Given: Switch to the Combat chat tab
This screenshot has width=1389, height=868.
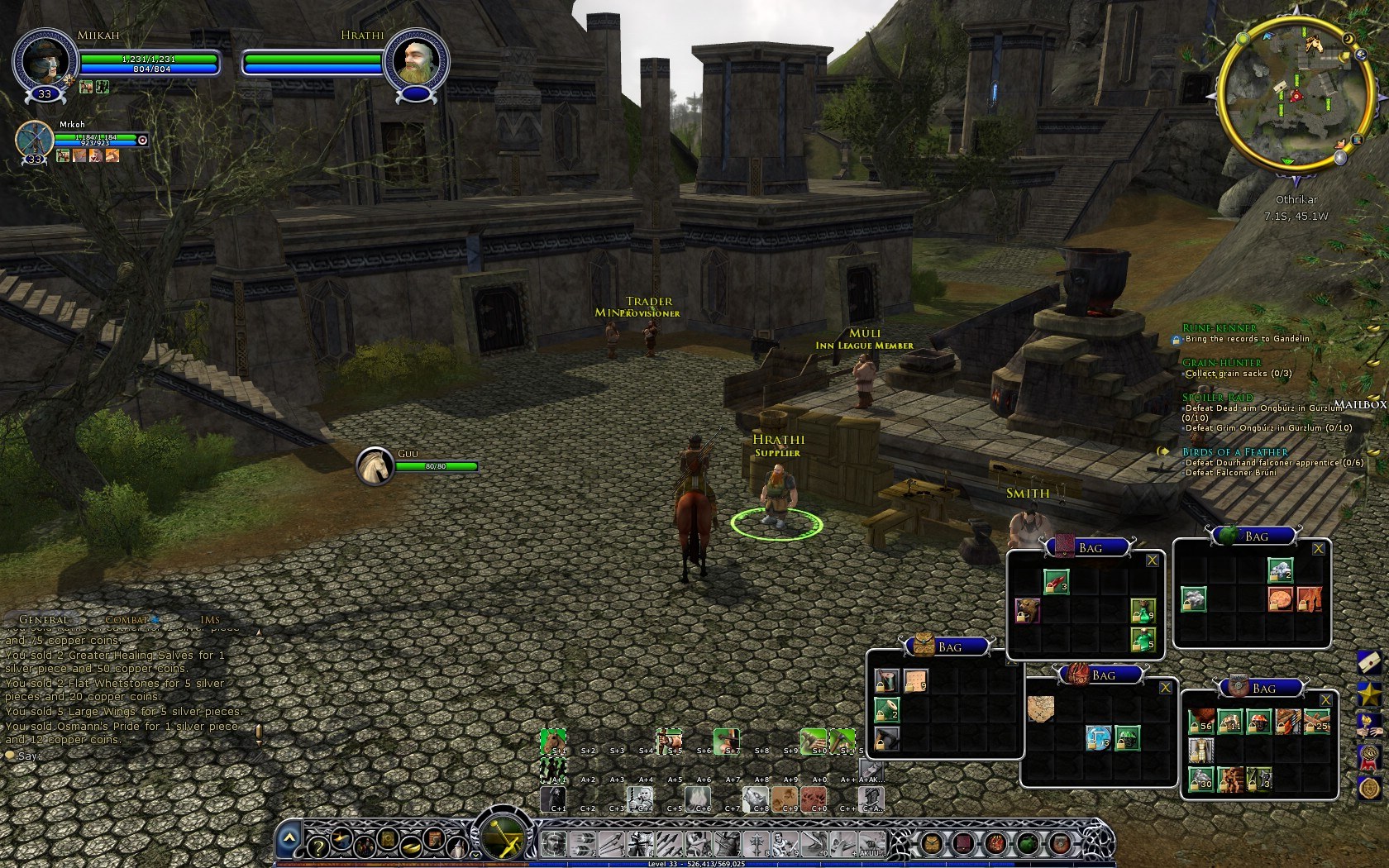Looking at the screenshot, I should coord(126,619).
